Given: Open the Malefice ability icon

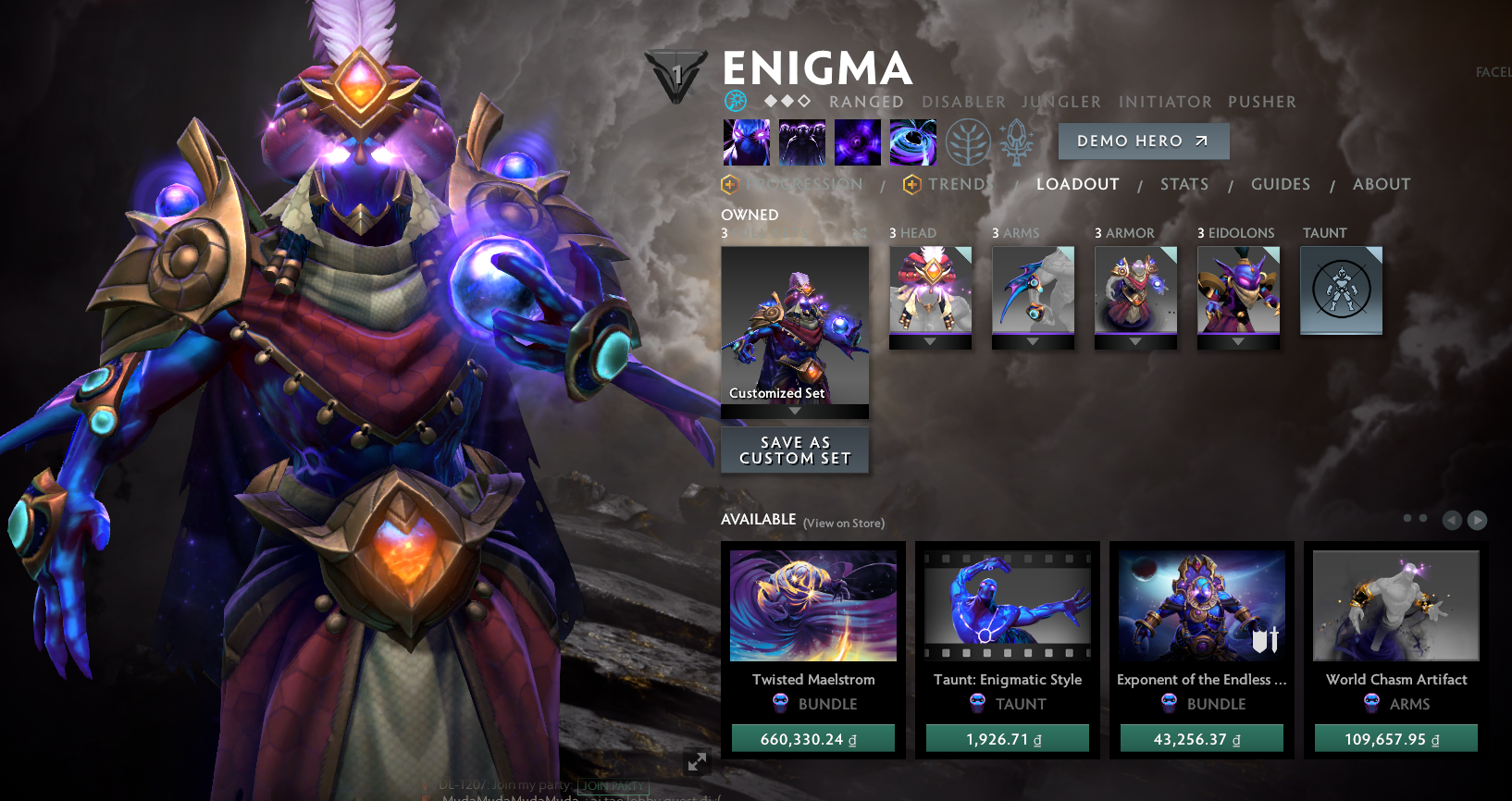Looking at the screenshot, I should [x=746, y=142].
